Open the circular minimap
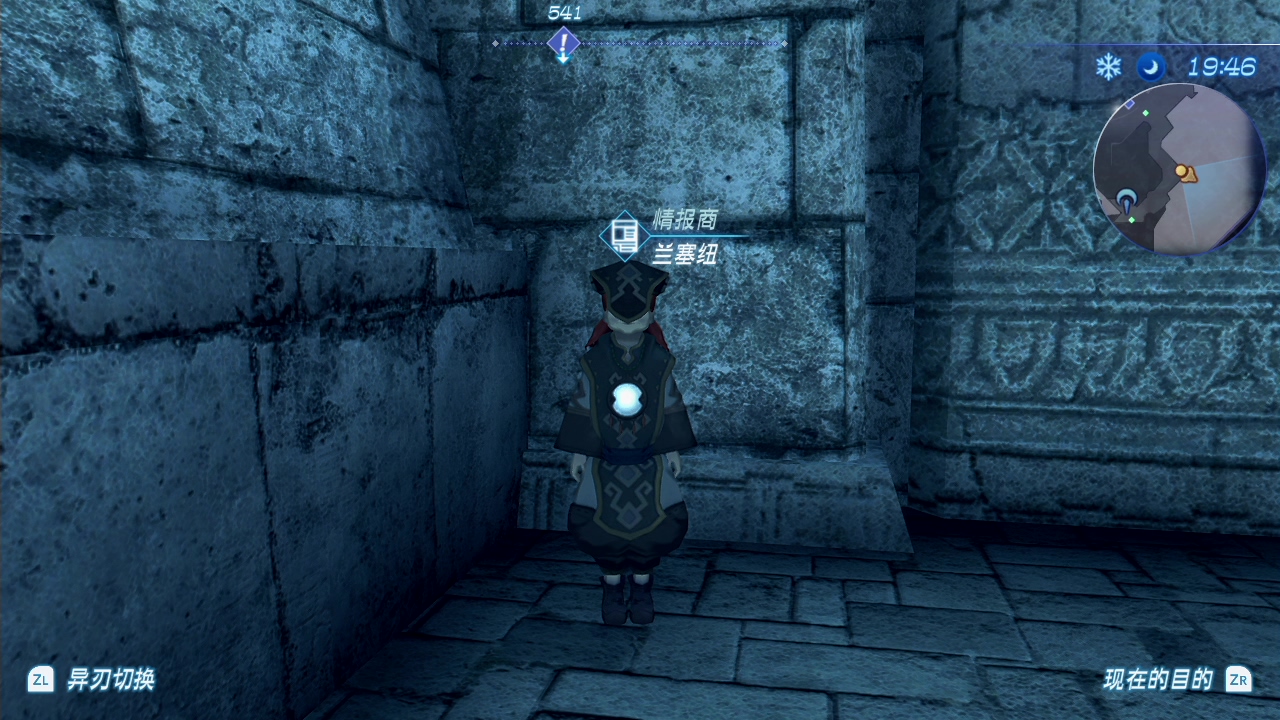 pos(1179,169)
